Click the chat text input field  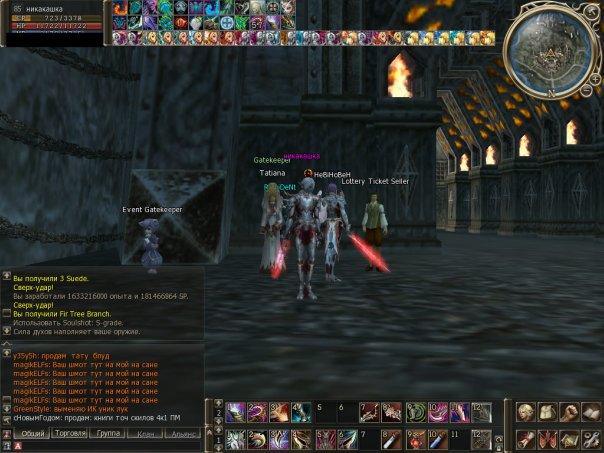(110, 446)
